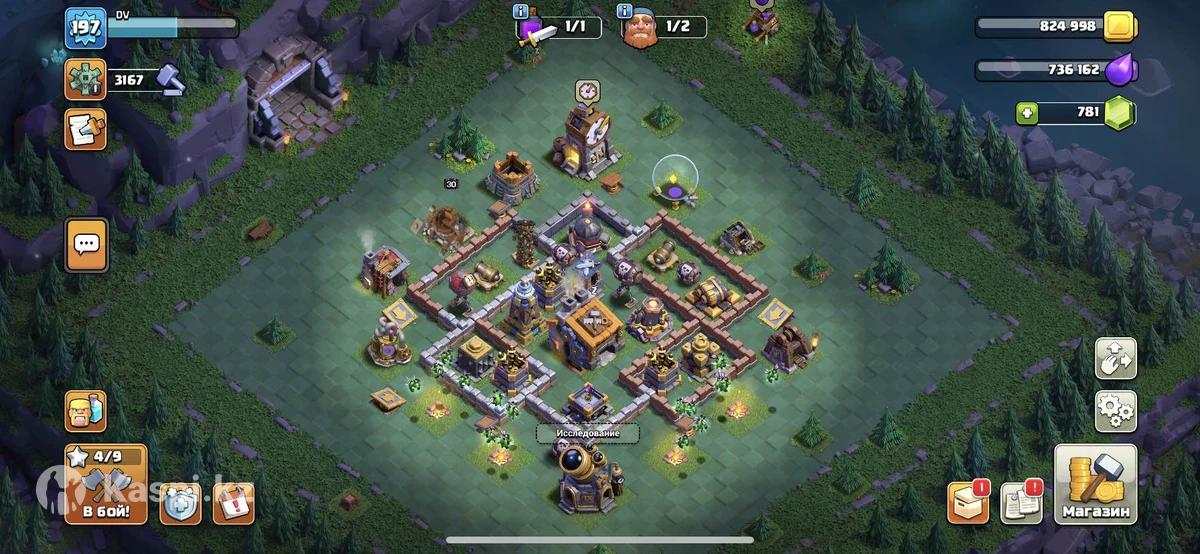This screenshot has width=1200, height=554.
Task: Open the chat speech bubble panel
Action: pyautogui.click(x=86, y=244)
